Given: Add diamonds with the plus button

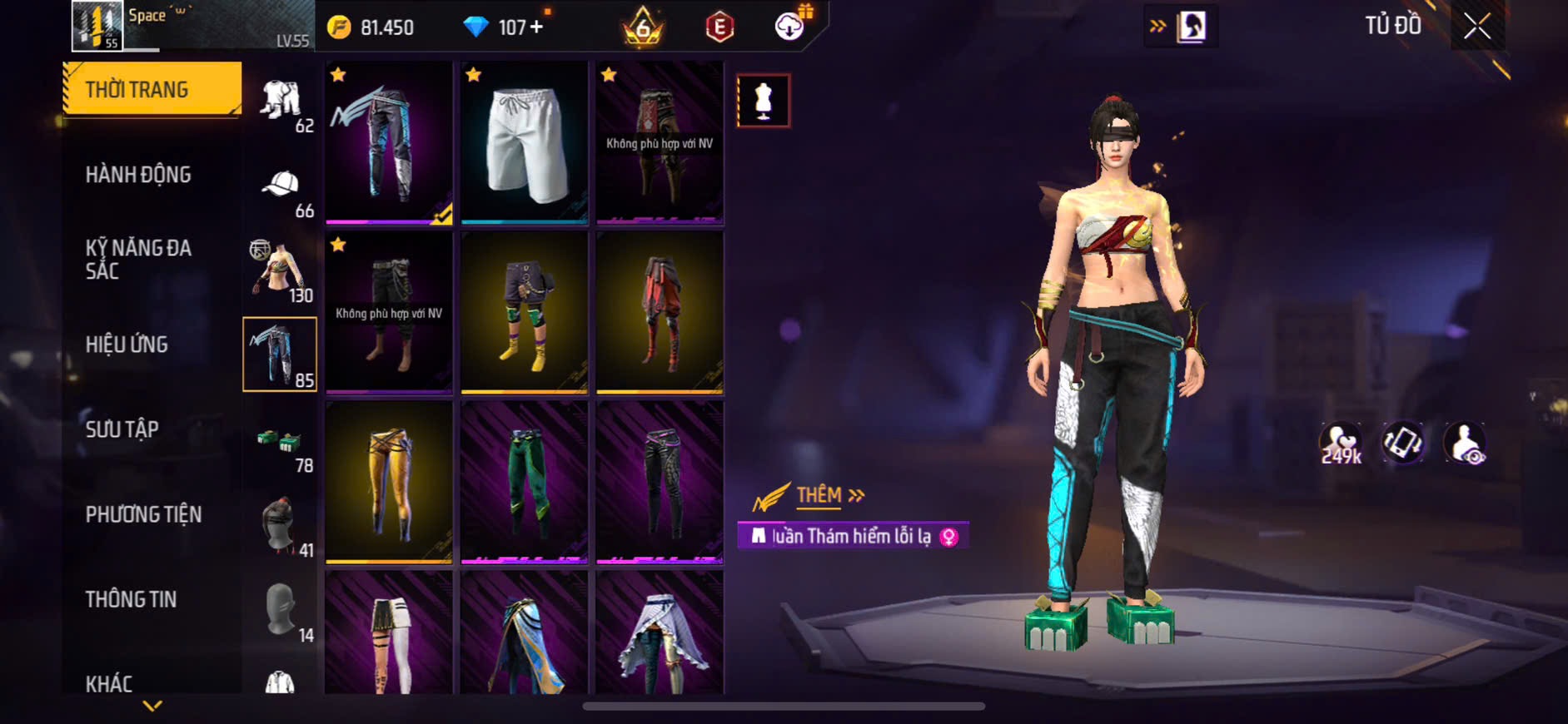Looking at the screenshot, I should (536, 27).
